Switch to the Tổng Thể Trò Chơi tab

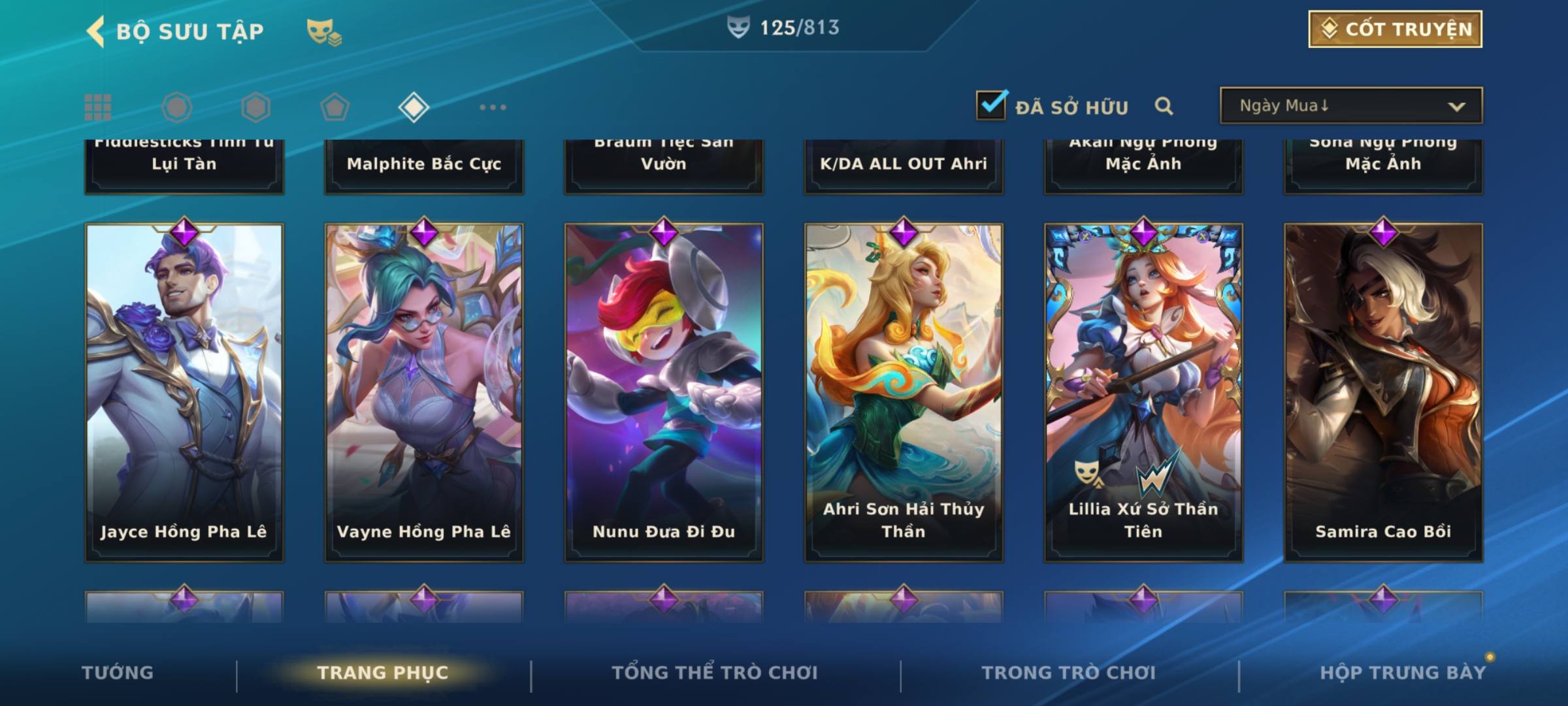pyautogui.click(x=715, y=673)
